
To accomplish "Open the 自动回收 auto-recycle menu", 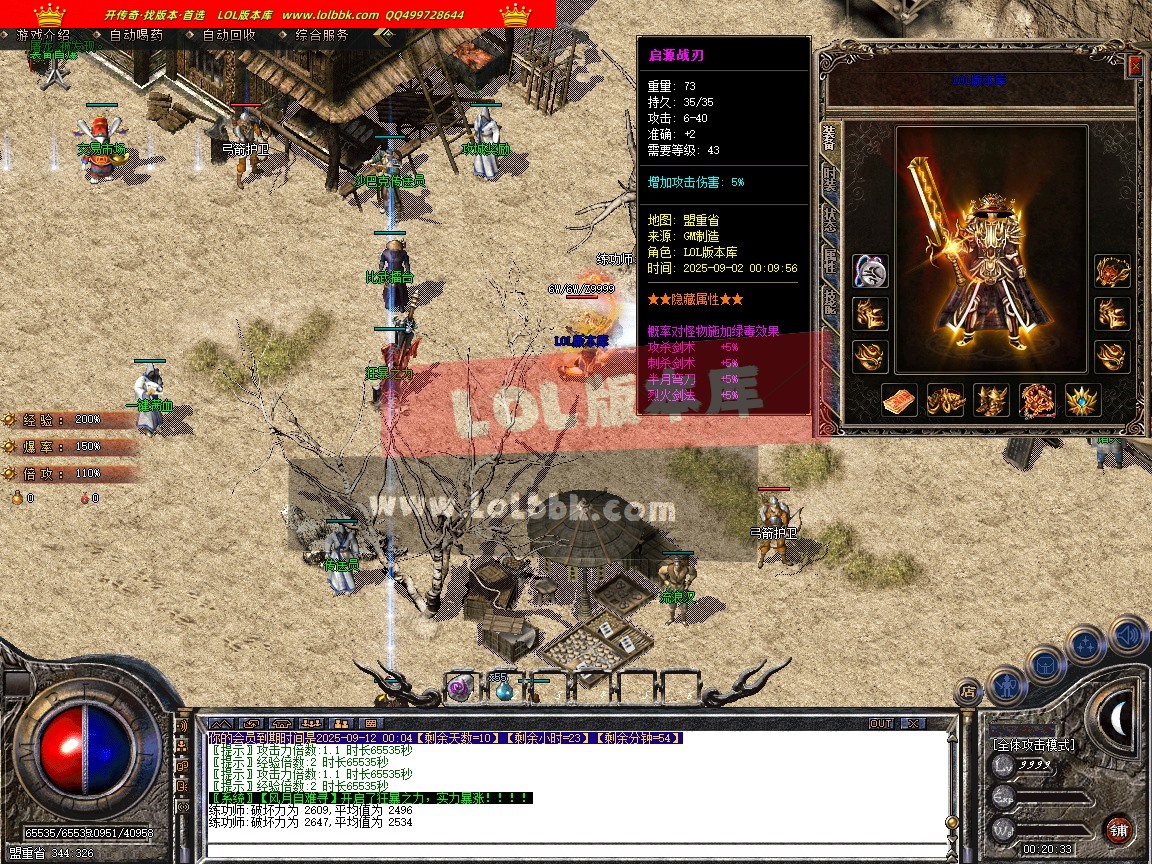I will (229, 35).
